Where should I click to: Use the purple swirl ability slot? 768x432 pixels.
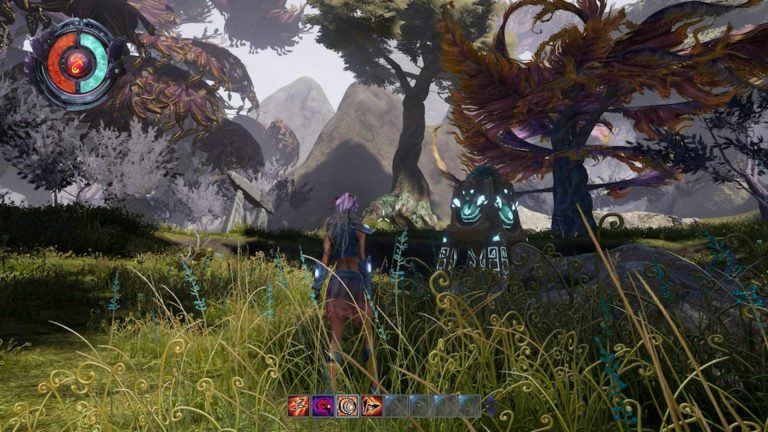[322, 405]
